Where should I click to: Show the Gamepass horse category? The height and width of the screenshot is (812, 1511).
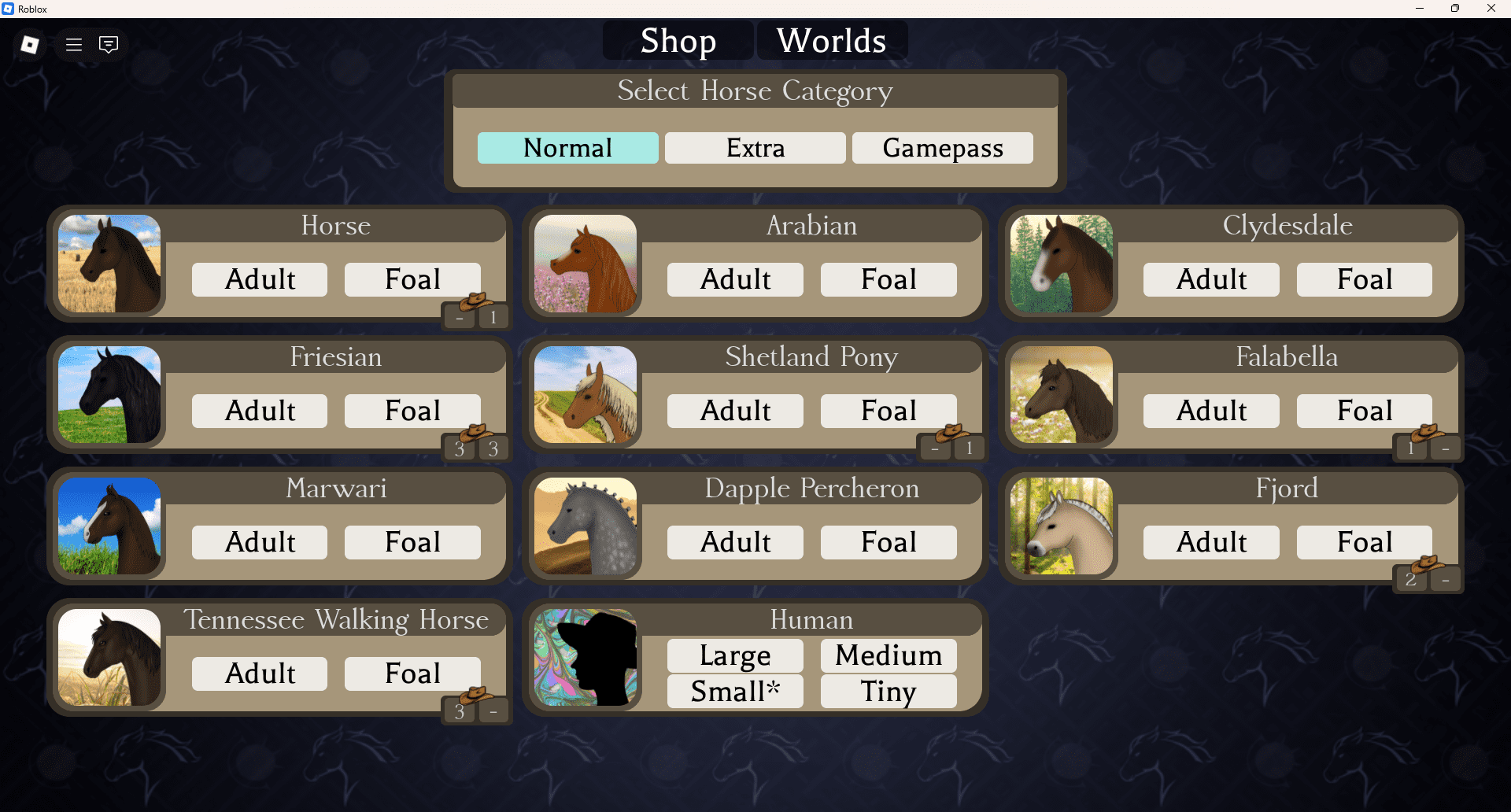click(942, 148)
